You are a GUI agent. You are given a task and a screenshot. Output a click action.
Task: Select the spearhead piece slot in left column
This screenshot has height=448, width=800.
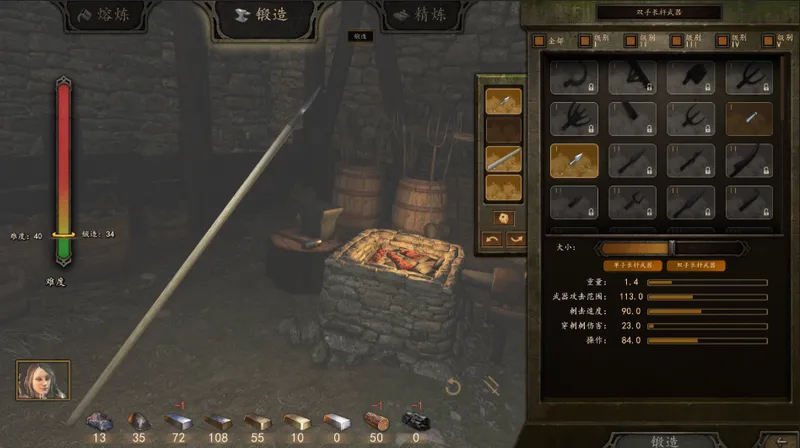tap(503, 100)
